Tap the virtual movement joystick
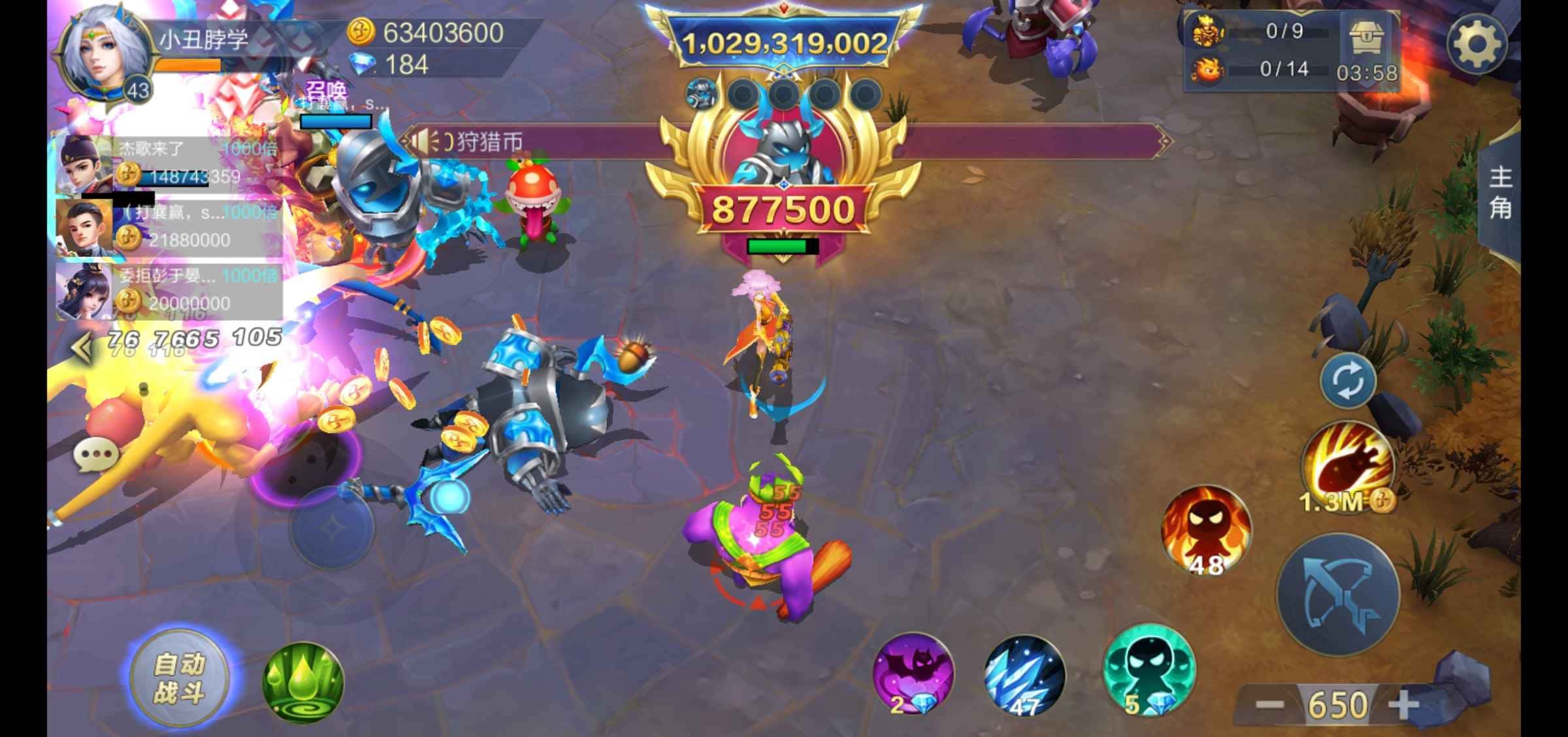 pos(331,527)
